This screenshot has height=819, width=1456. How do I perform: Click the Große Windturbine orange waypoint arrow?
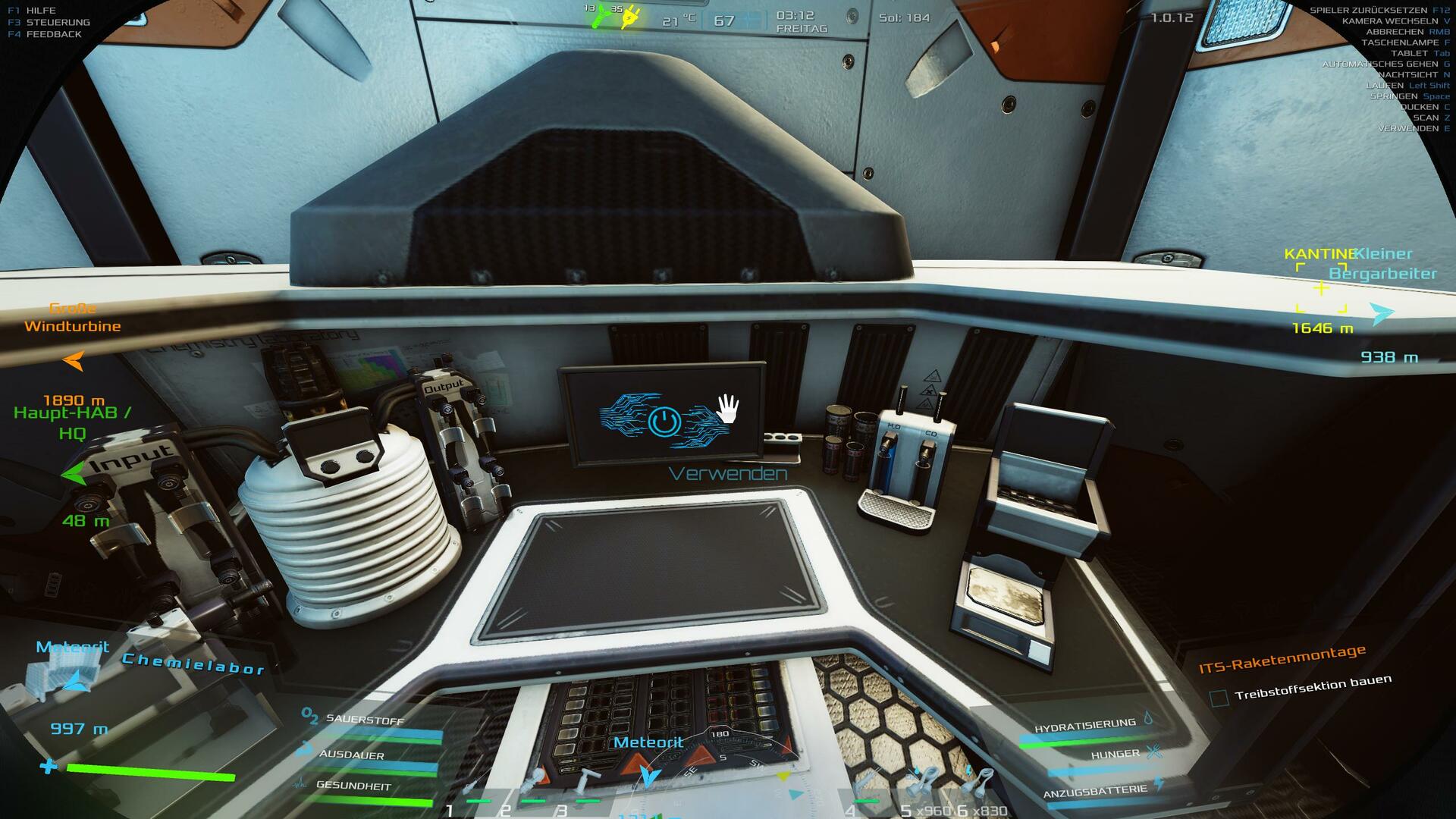tap(74, 361)
